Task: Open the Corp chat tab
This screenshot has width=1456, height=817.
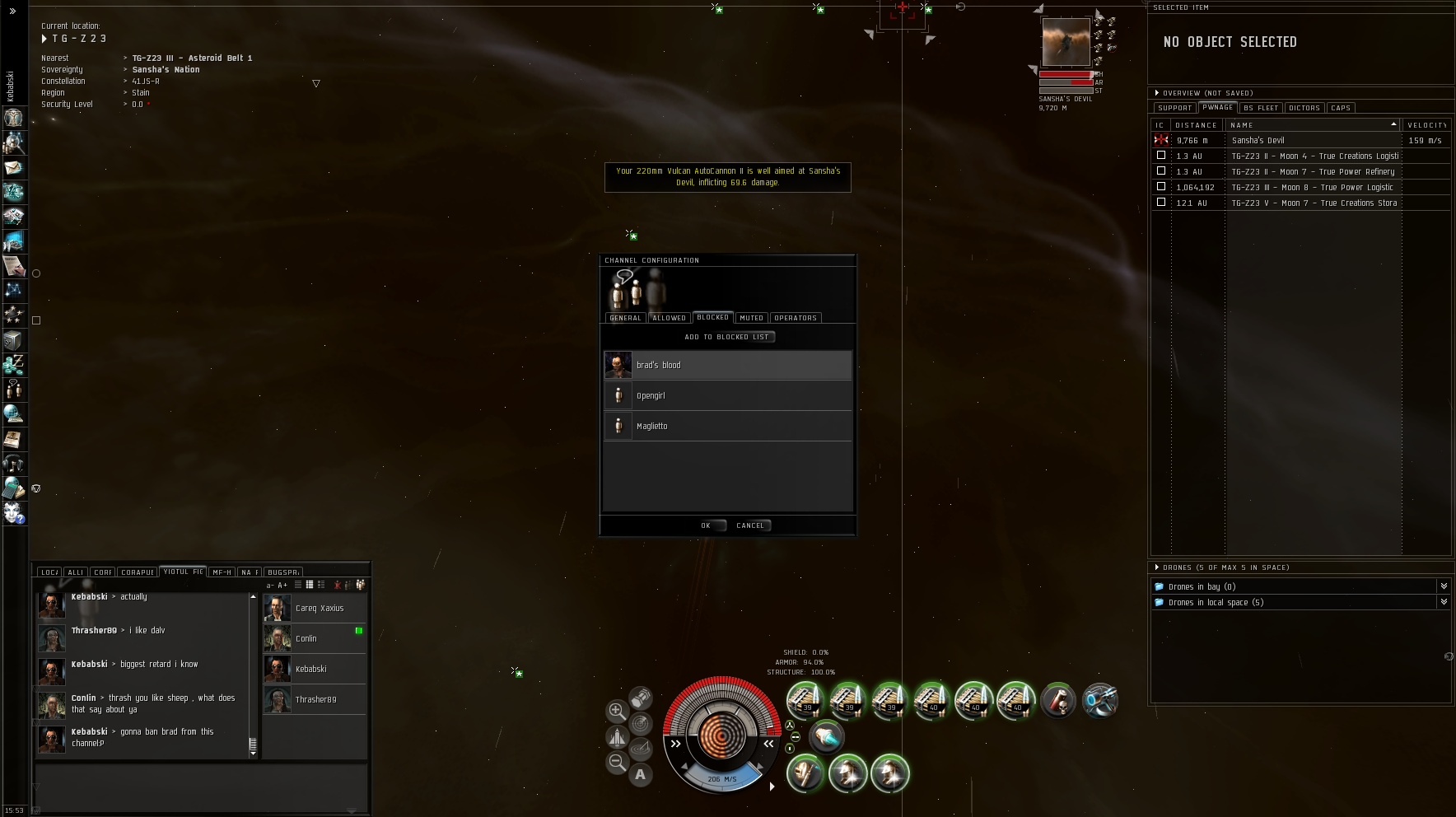Action: tap(103, 572)
